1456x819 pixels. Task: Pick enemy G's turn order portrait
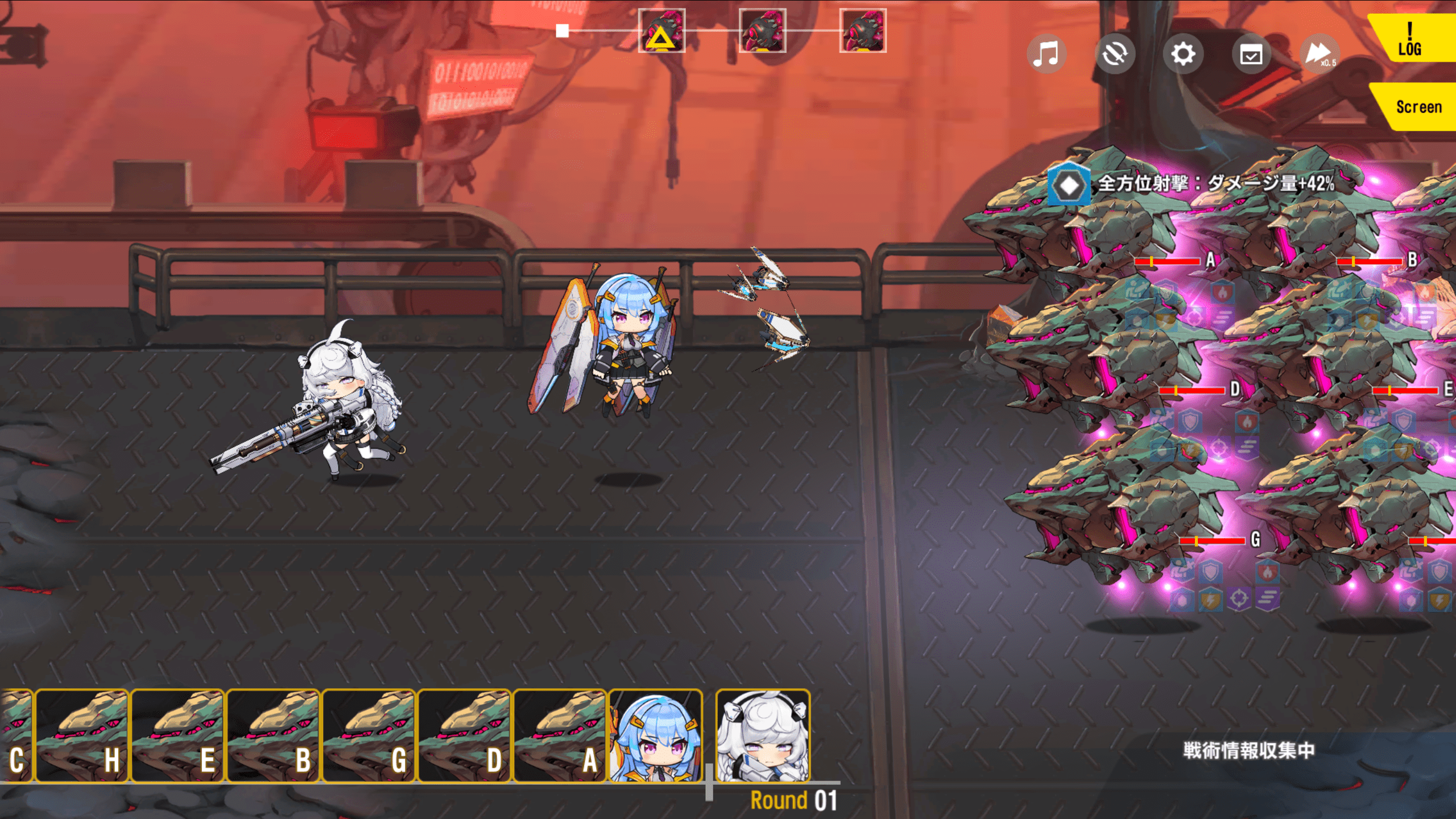tap(369, 735)
